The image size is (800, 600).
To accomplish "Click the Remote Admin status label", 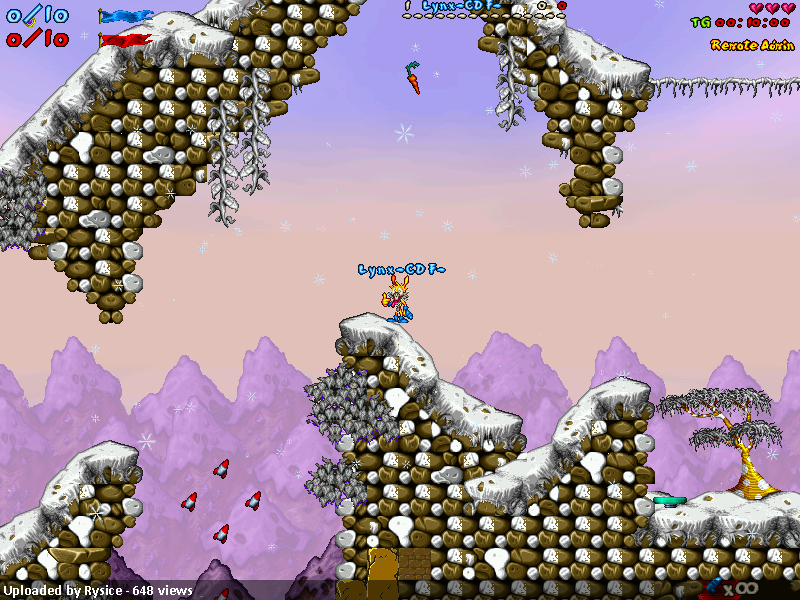I will tap(750, 45).
